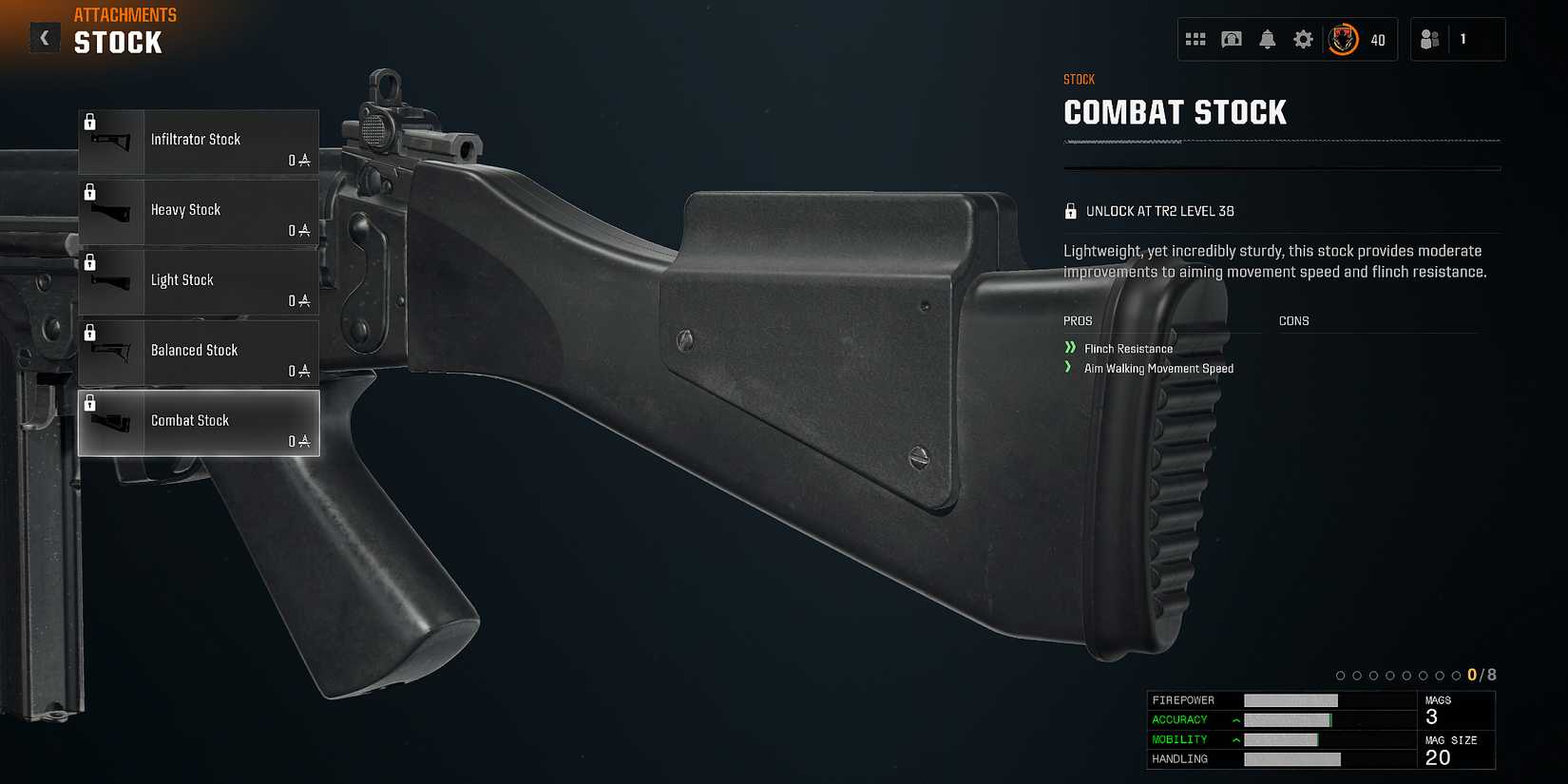Equip the Combat Stock option
The width and height of the screenshot is (1568, 784).
click(198, 423)
